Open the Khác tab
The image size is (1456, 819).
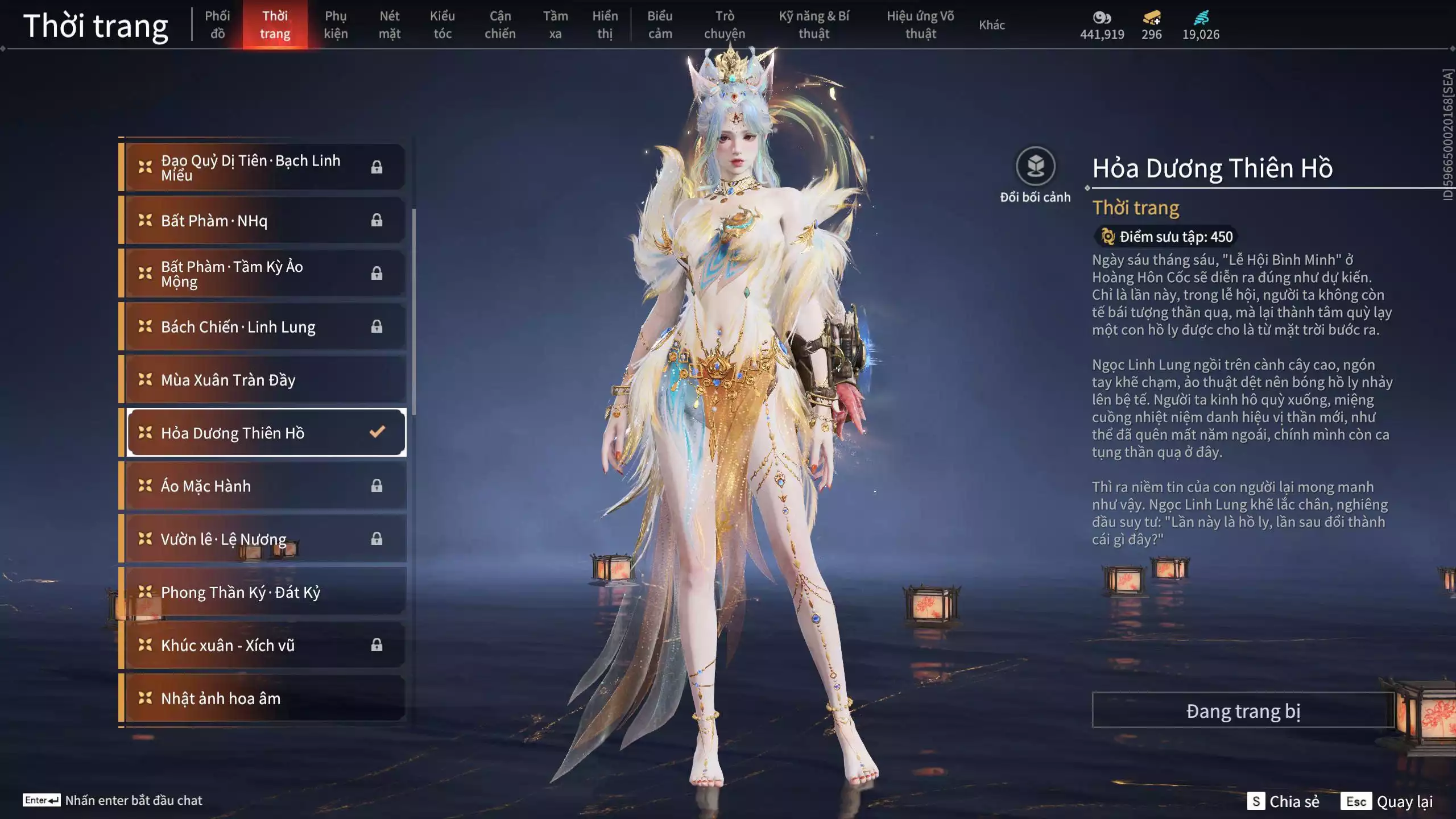click(x=992, y=24)
